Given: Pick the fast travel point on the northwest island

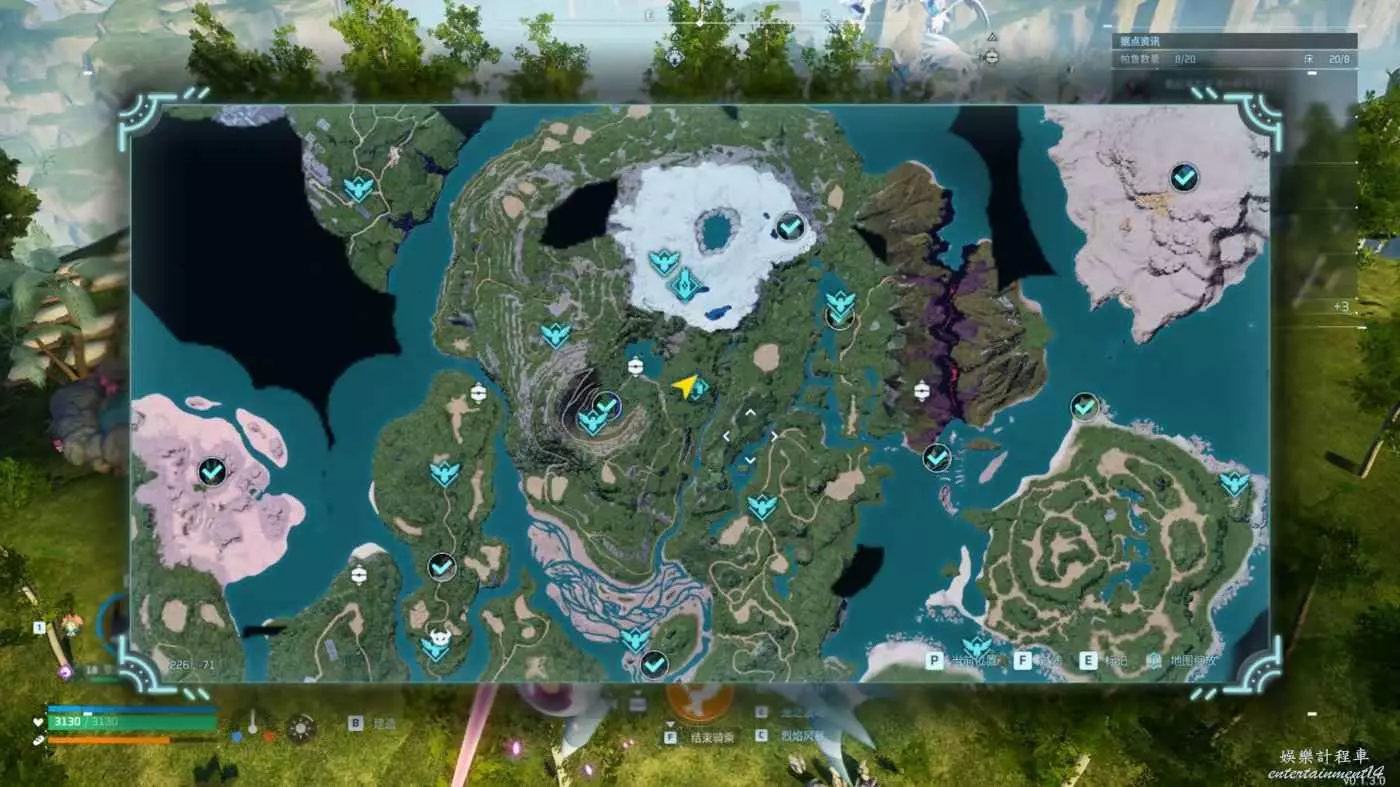Looking at the screenshot, I should (x=358, y=188).
